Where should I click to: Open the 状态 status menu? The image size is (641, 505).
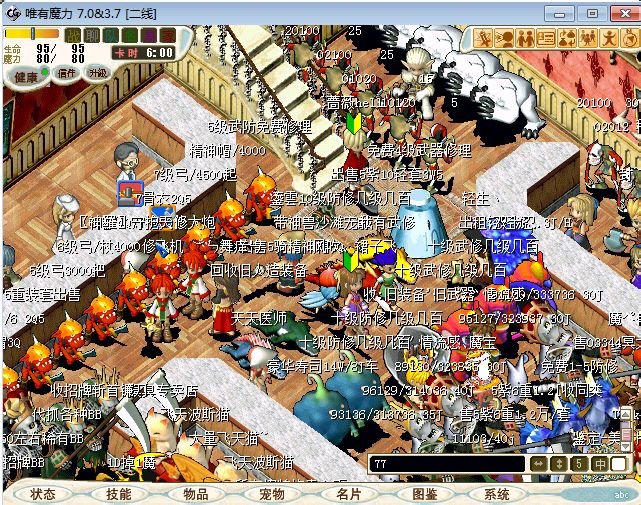43,494
